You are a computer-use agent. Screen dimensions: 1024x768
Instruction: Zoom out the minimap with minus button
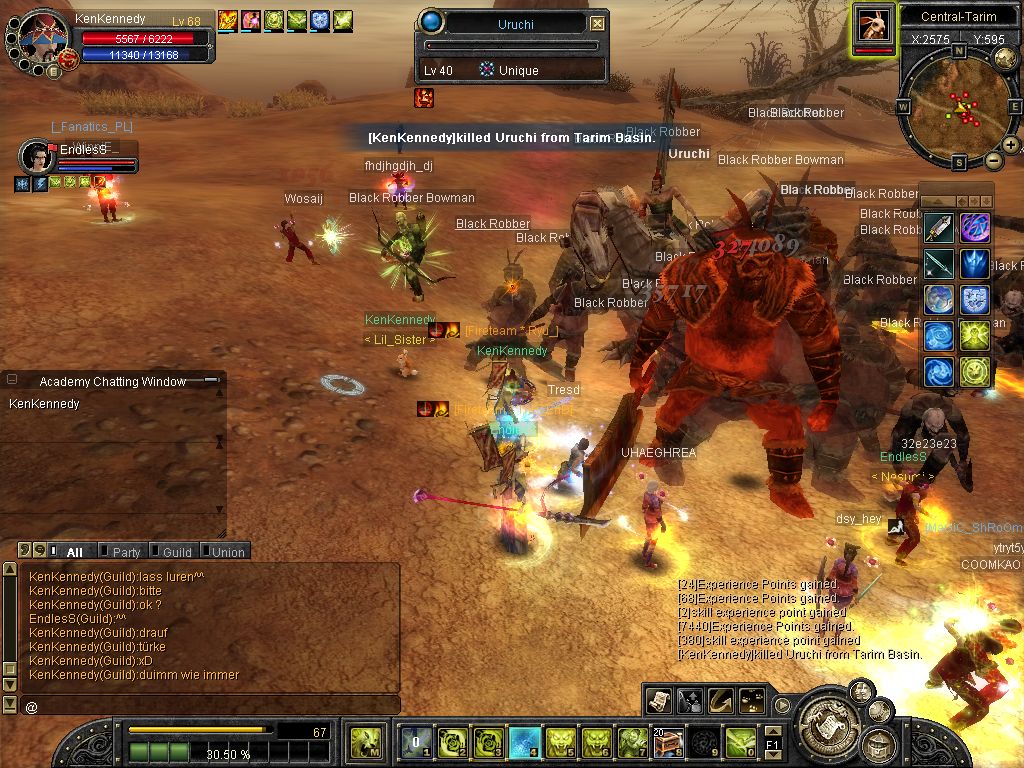click(993, 160)
